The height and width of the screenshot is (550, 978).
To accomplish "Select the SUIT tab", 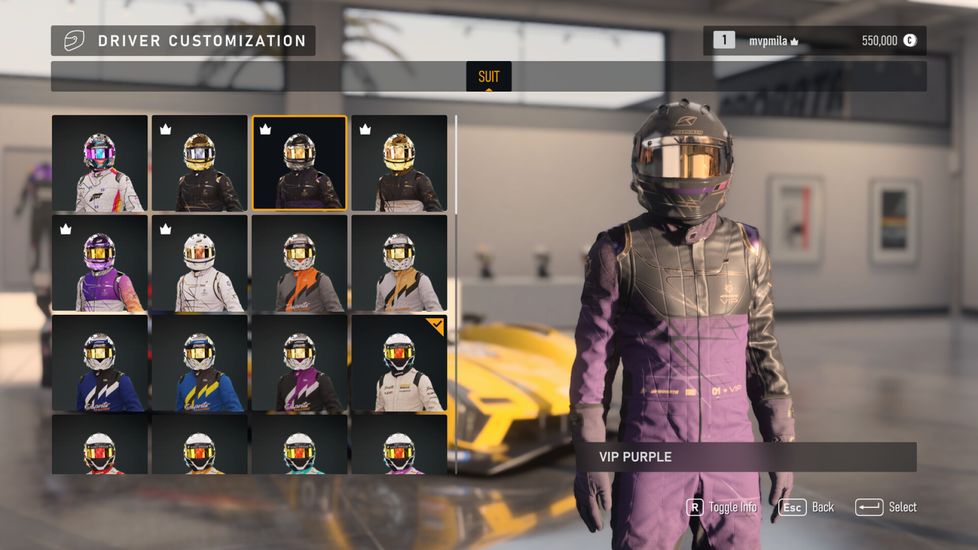I will (x=488, y=77).
